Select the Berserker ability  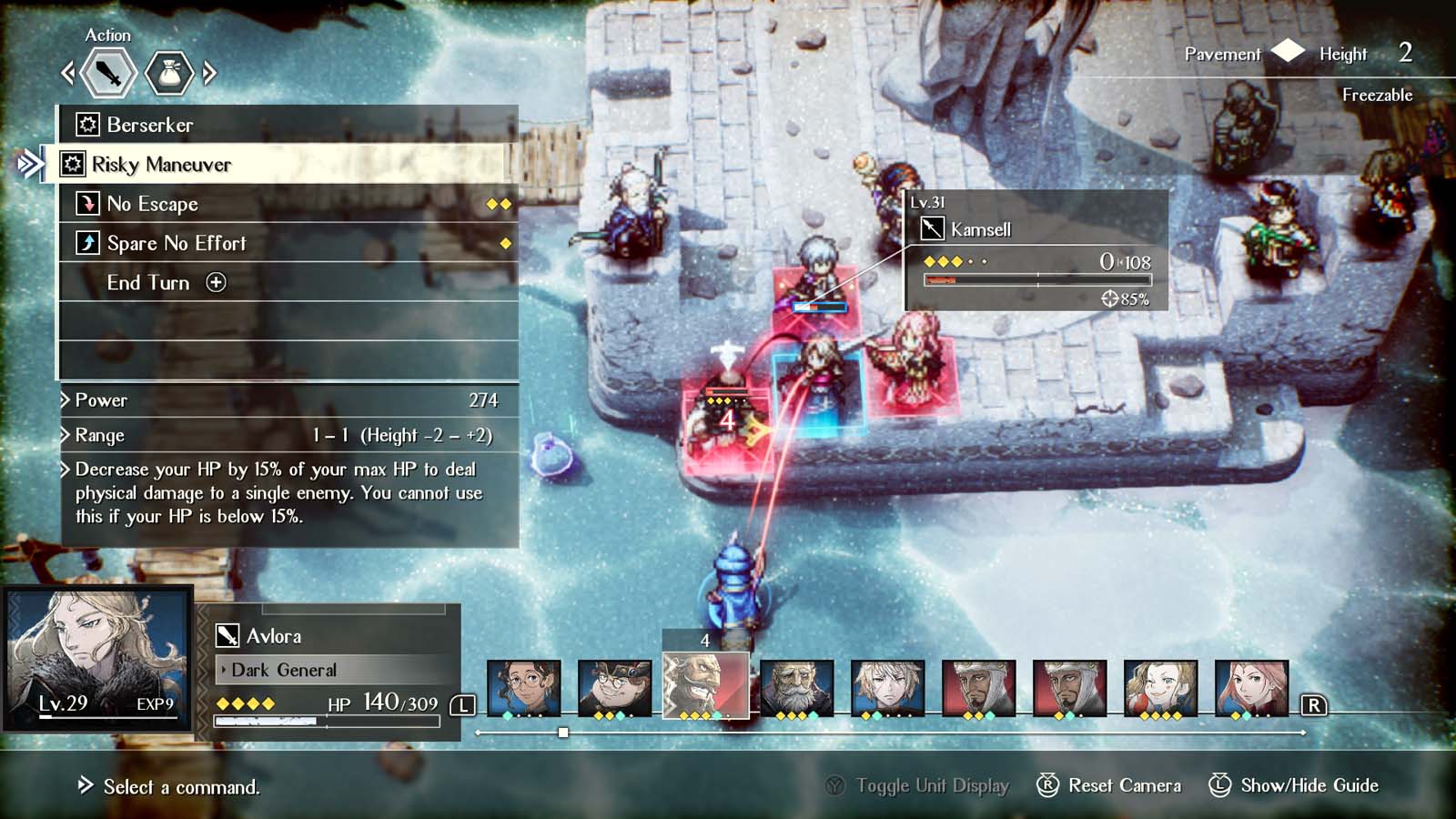150,125
